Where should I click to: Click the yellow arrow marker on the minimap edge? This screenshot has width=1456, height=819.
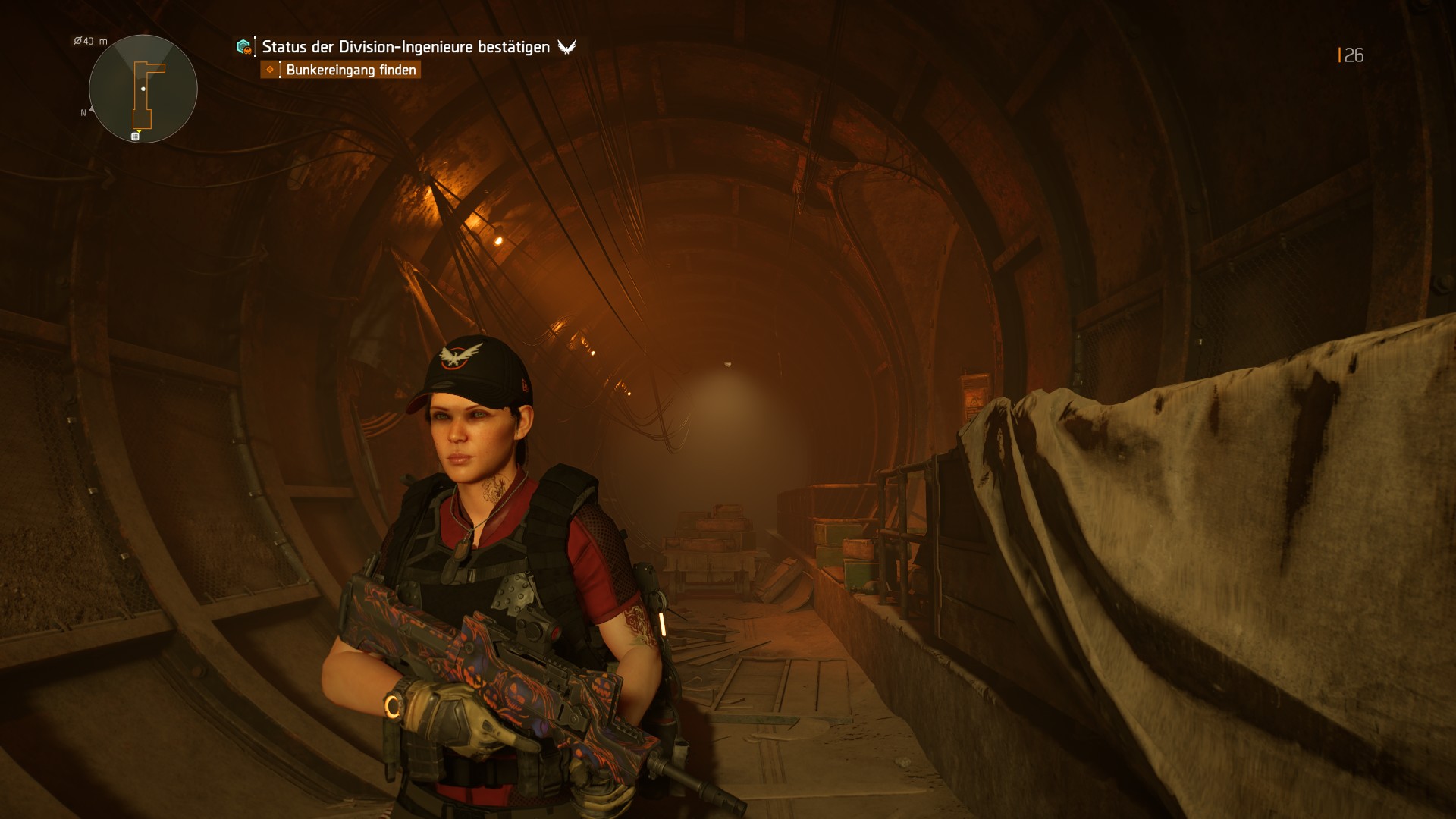(138, 132)
